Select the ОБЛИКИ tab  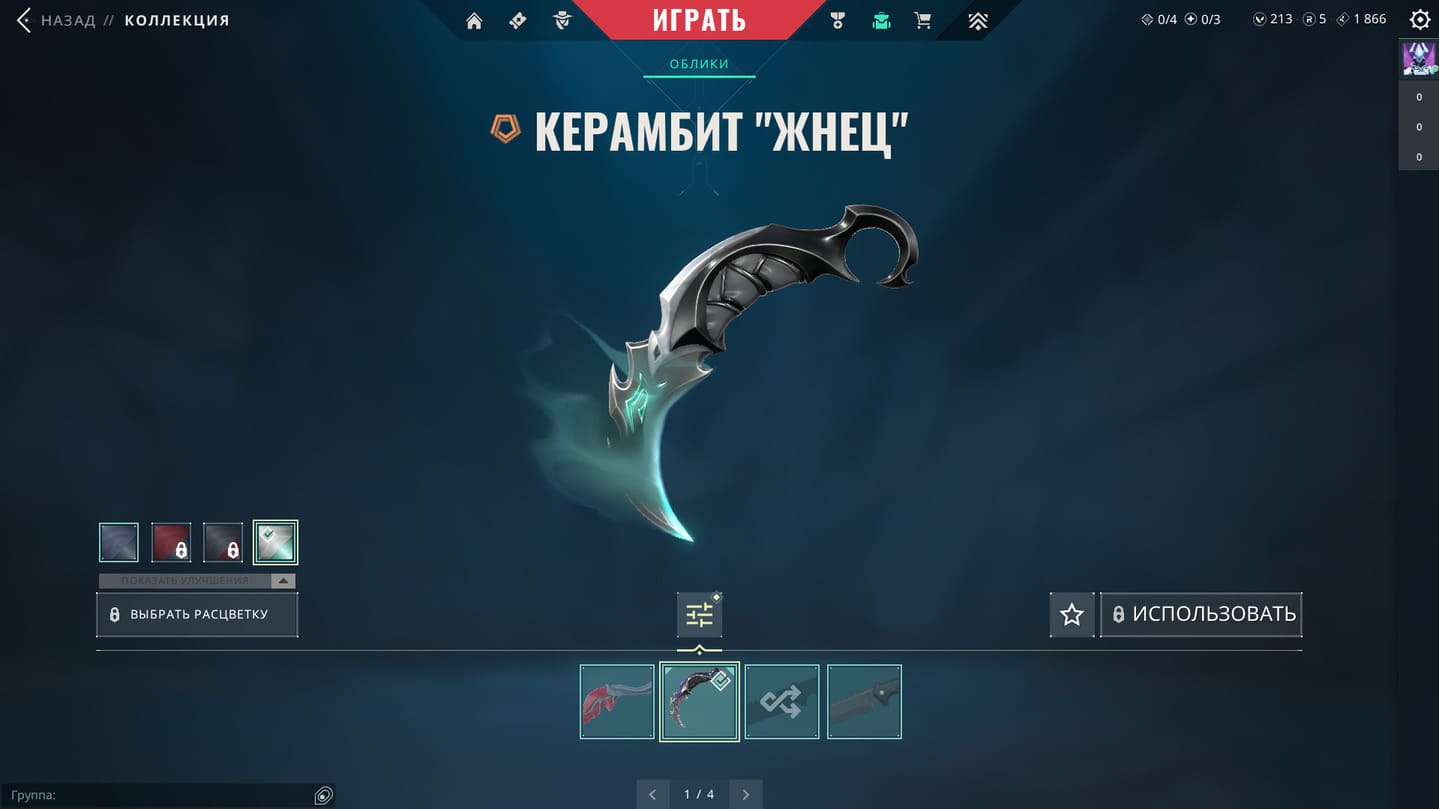699,64
